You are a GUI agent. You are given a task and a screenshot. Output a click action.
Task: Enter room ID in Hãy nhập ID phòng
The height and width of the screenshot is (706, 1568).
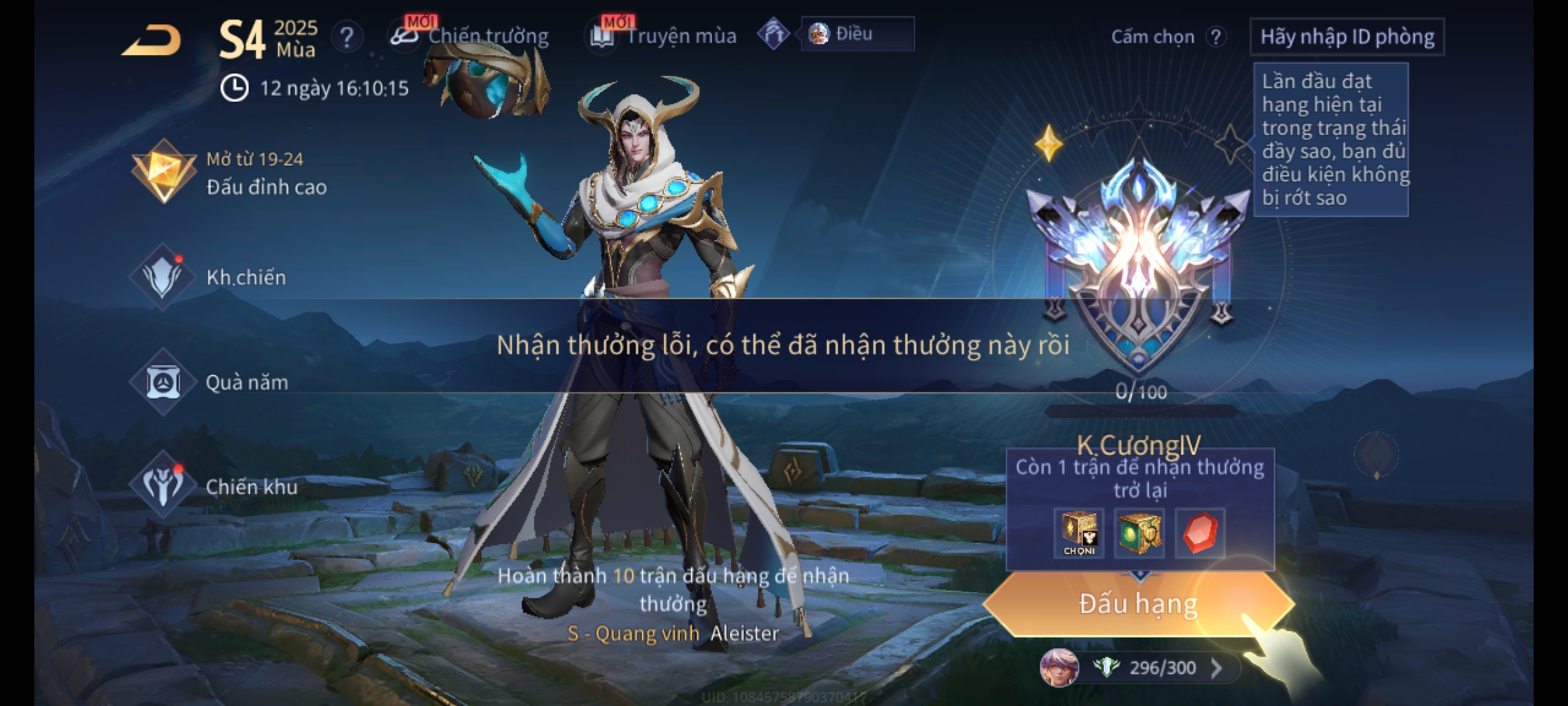coord(1347,37)
